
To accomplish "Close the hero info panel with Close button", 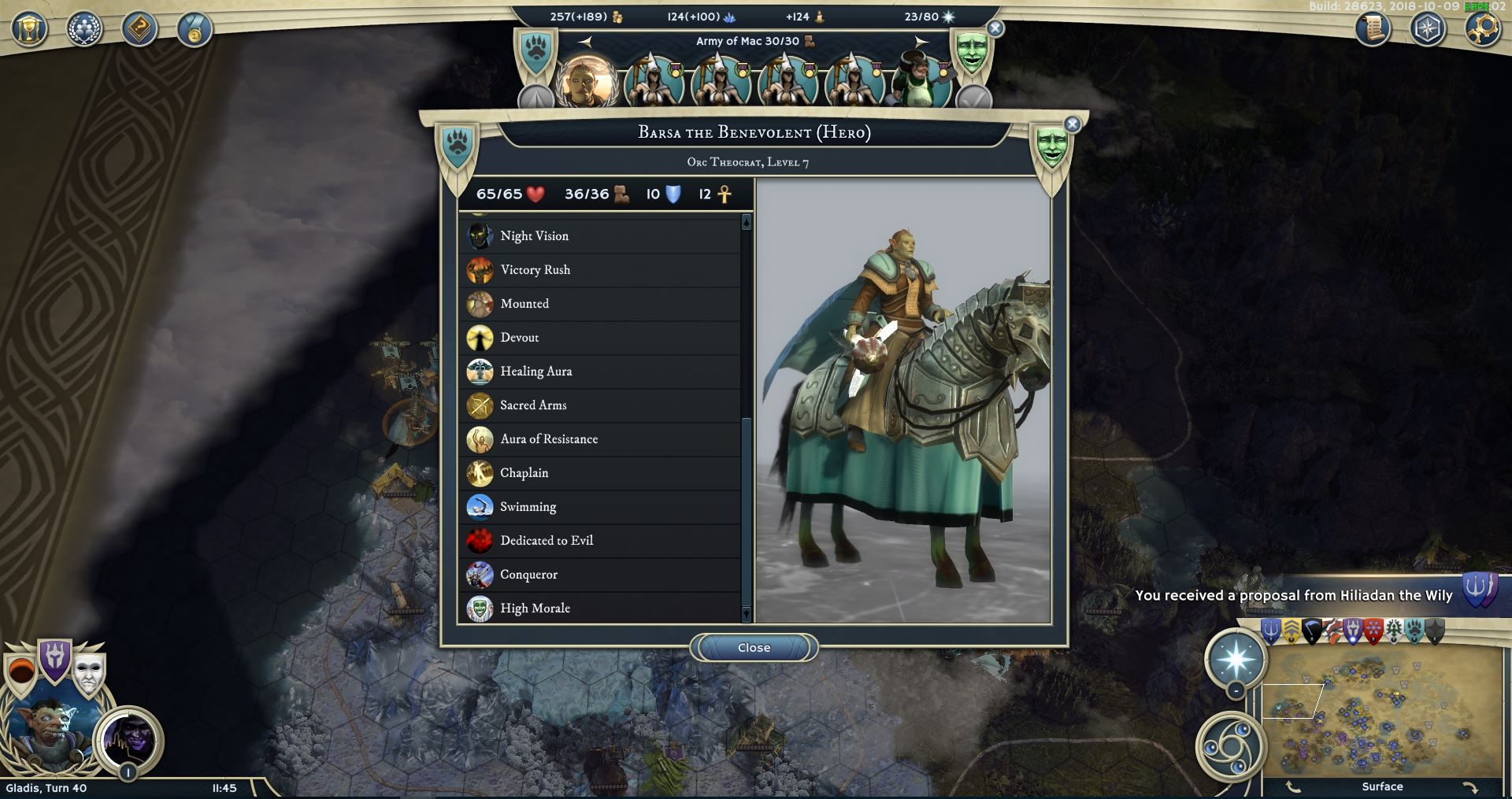I will click(754, 648).
